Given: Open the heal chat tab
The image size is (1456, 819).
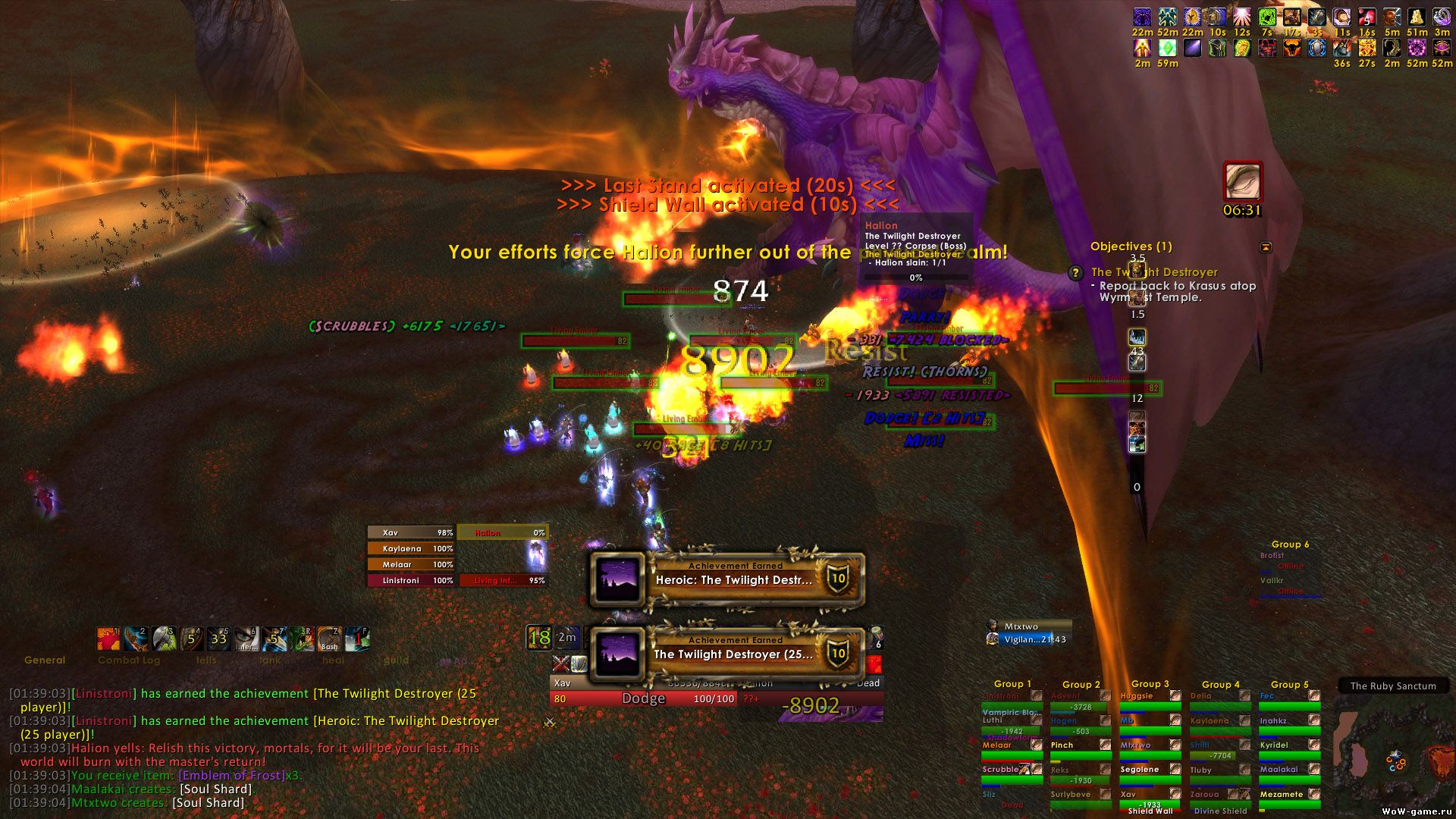Looking at the screenshot, I should point(333,661).
